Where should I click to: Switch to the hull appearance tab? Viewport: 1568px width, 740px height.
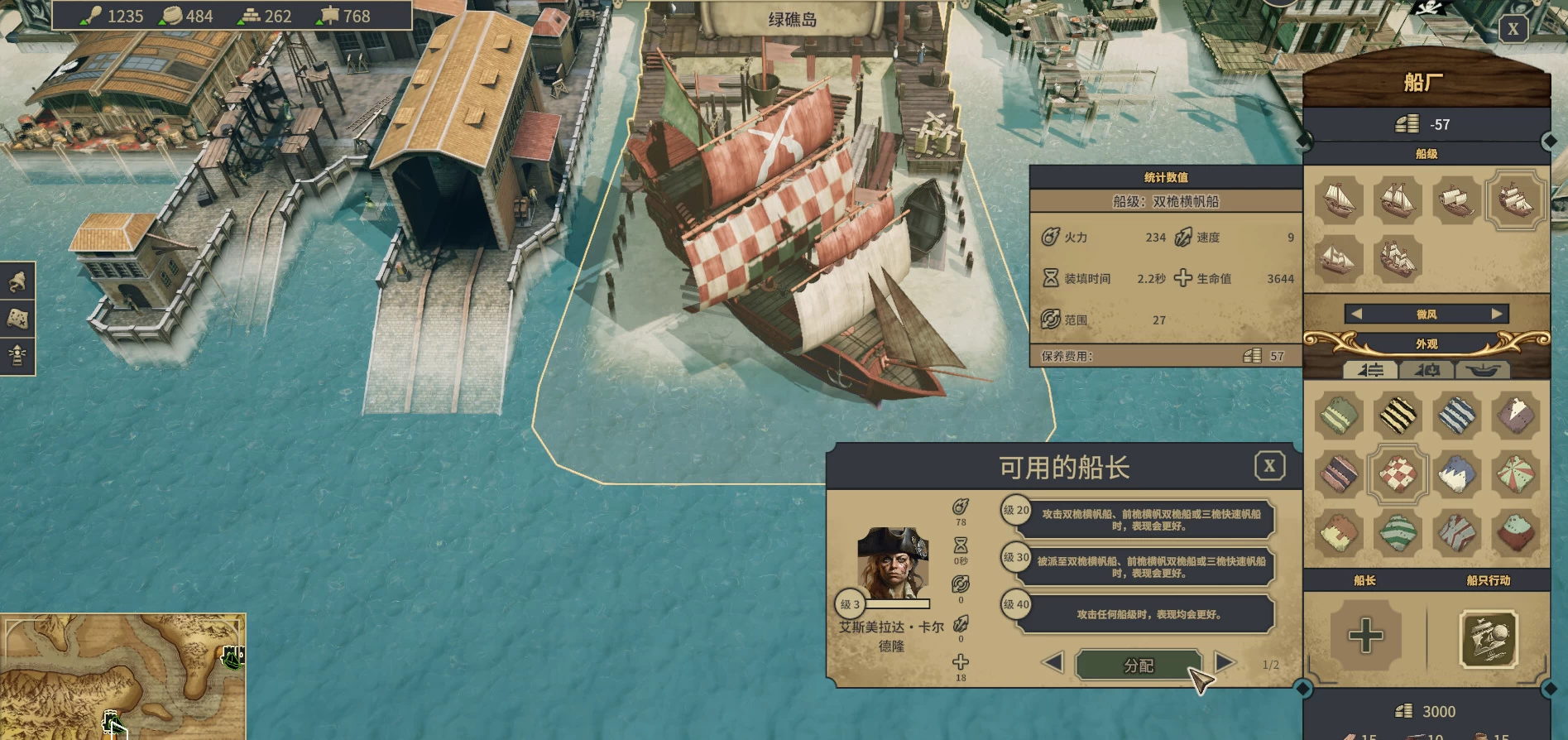pos(1484,370)
